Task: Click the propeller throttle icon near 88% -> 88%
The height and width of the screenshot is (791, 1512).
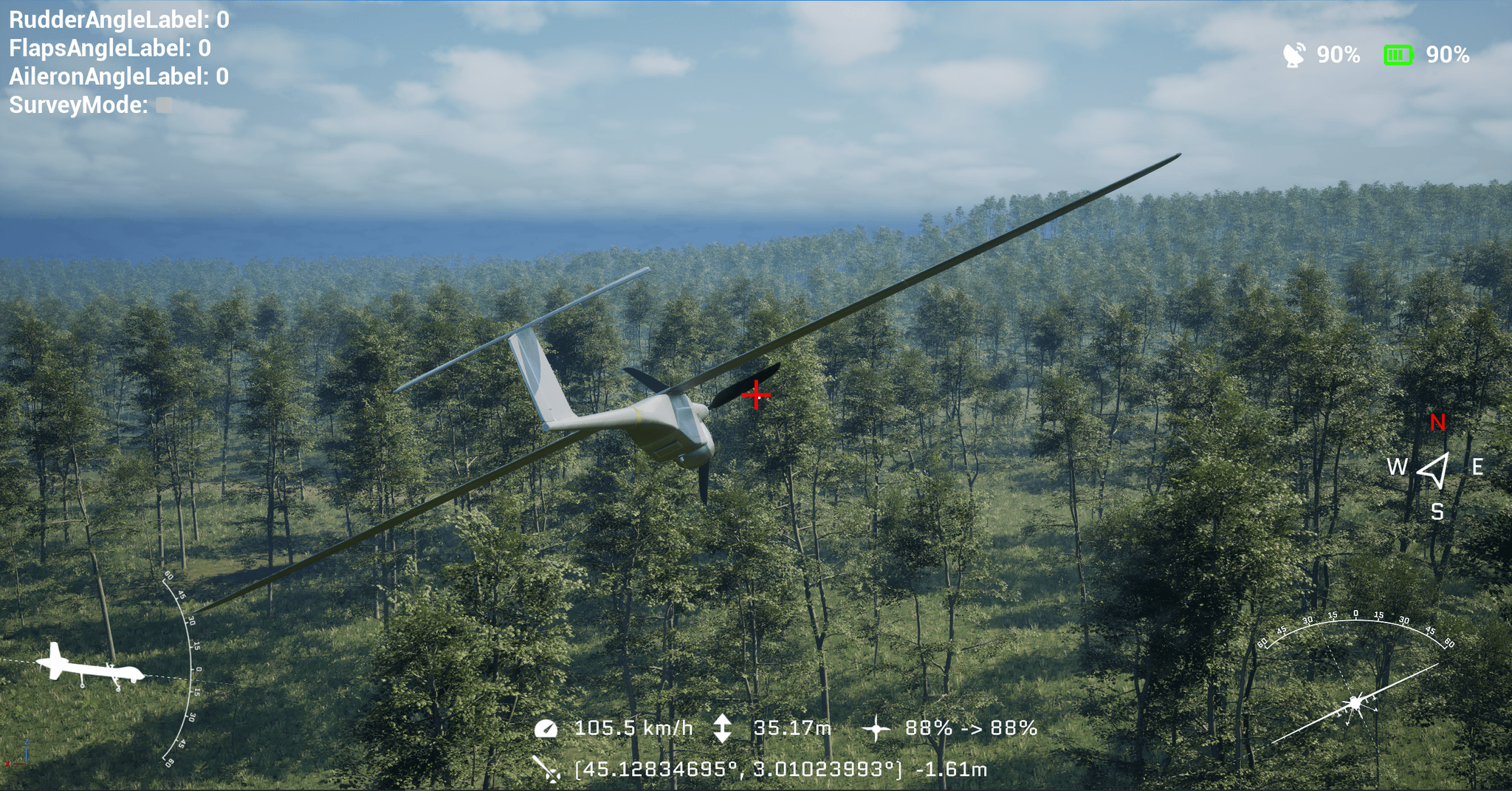Action: pos(878,727)
